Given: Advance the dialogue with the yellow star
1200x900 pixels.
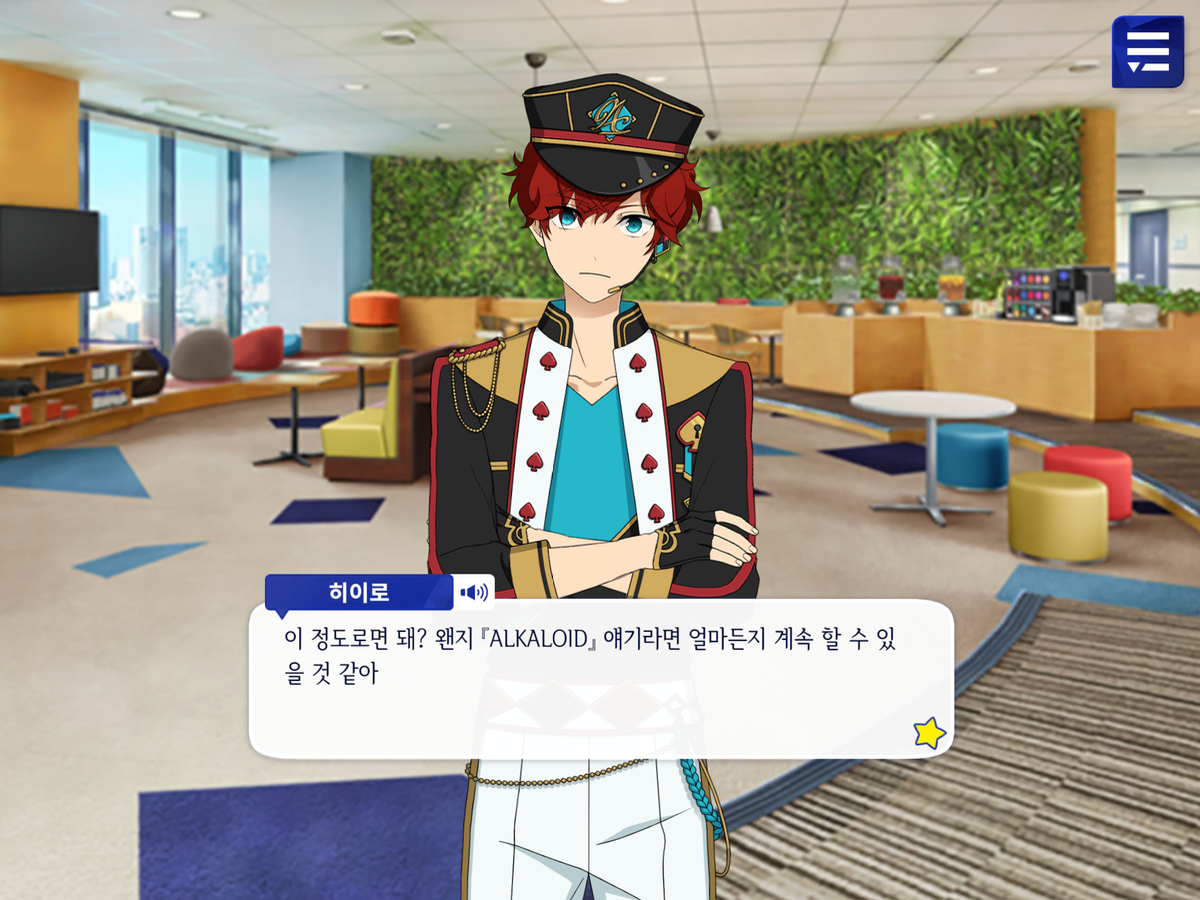Looking at the screenshot, I should point(929,733).
